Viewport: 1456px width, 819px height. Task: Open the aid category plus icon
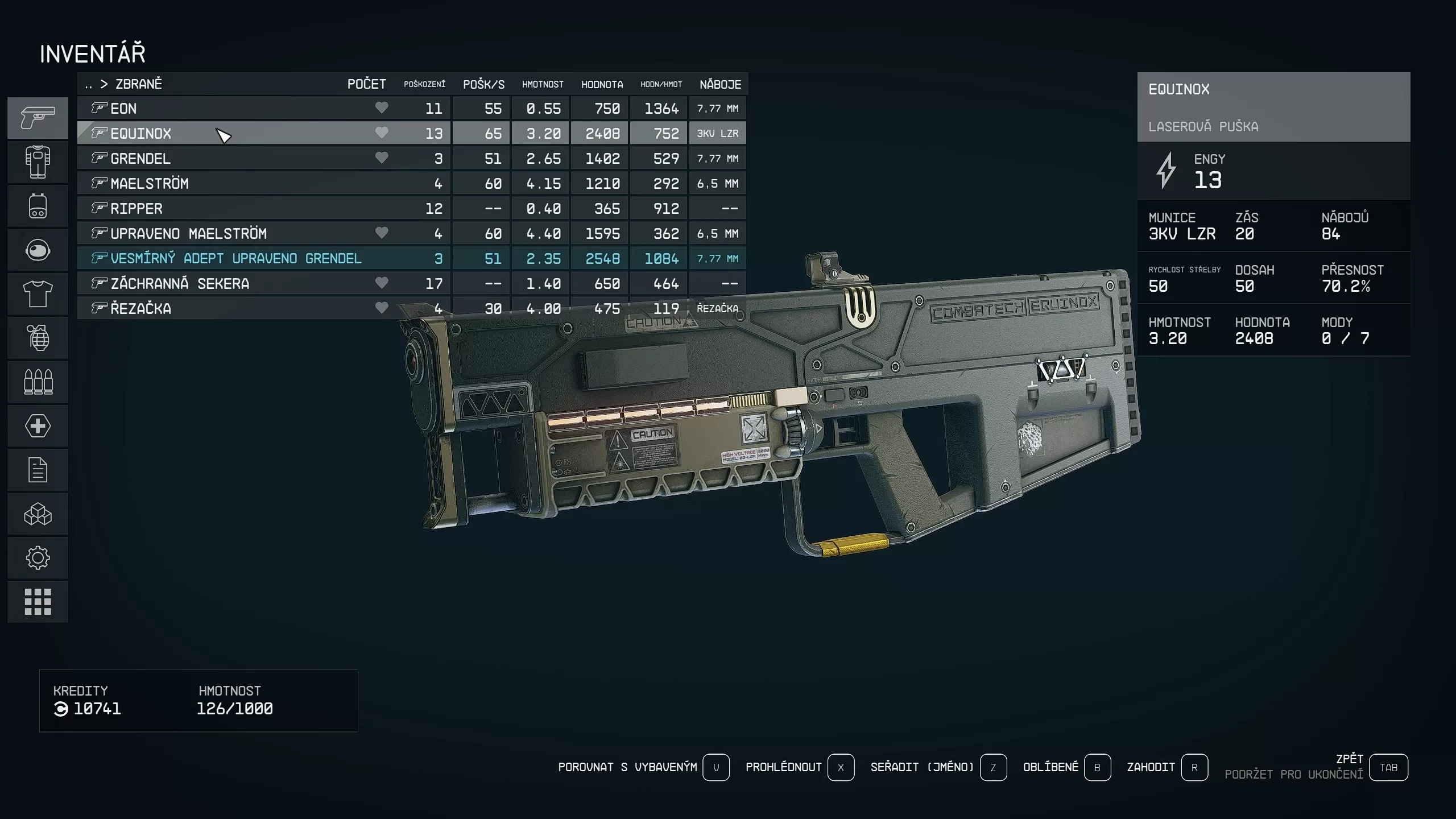click(x=37, y=425)
